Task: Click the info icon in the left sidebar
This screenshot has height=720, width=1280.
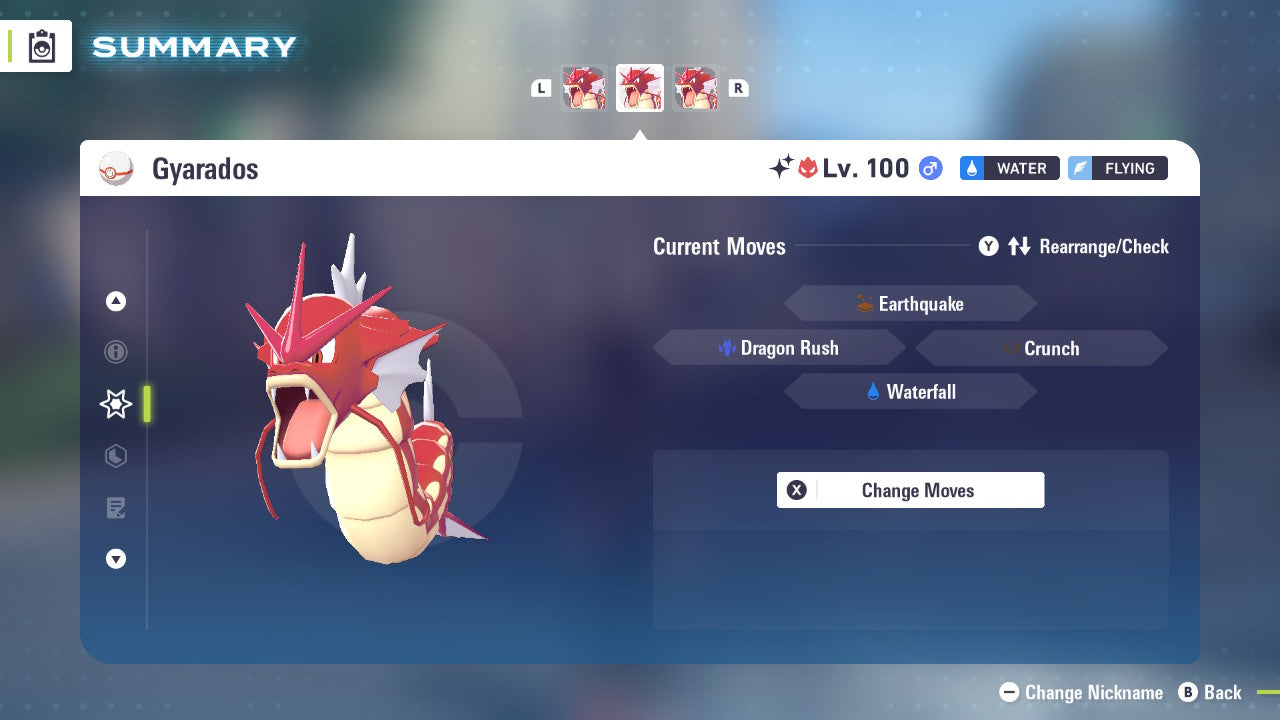Action: pos(116,352)
